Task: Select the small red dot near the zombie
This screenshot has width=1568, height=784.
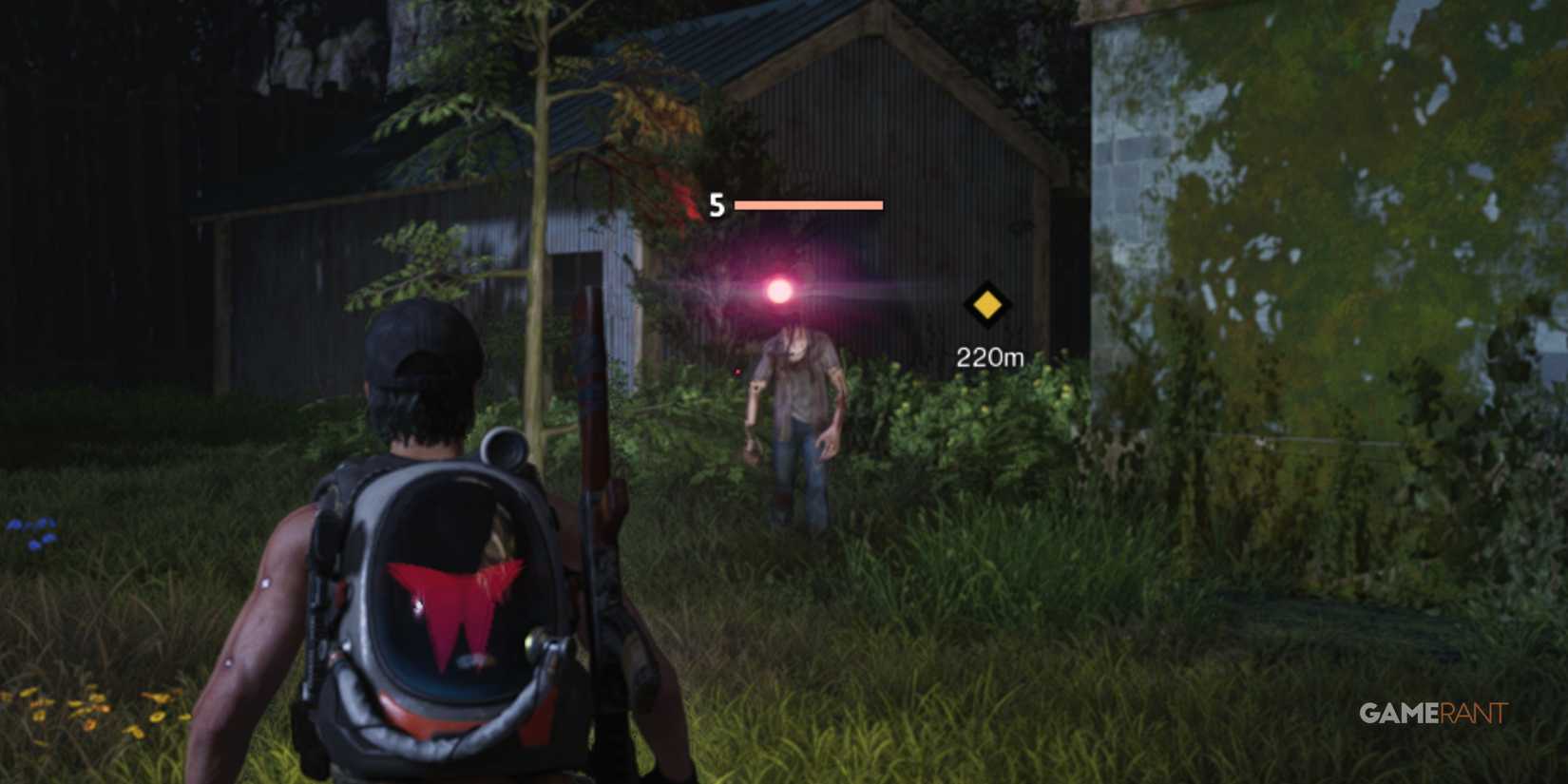Action: click(x=737, y=372)
